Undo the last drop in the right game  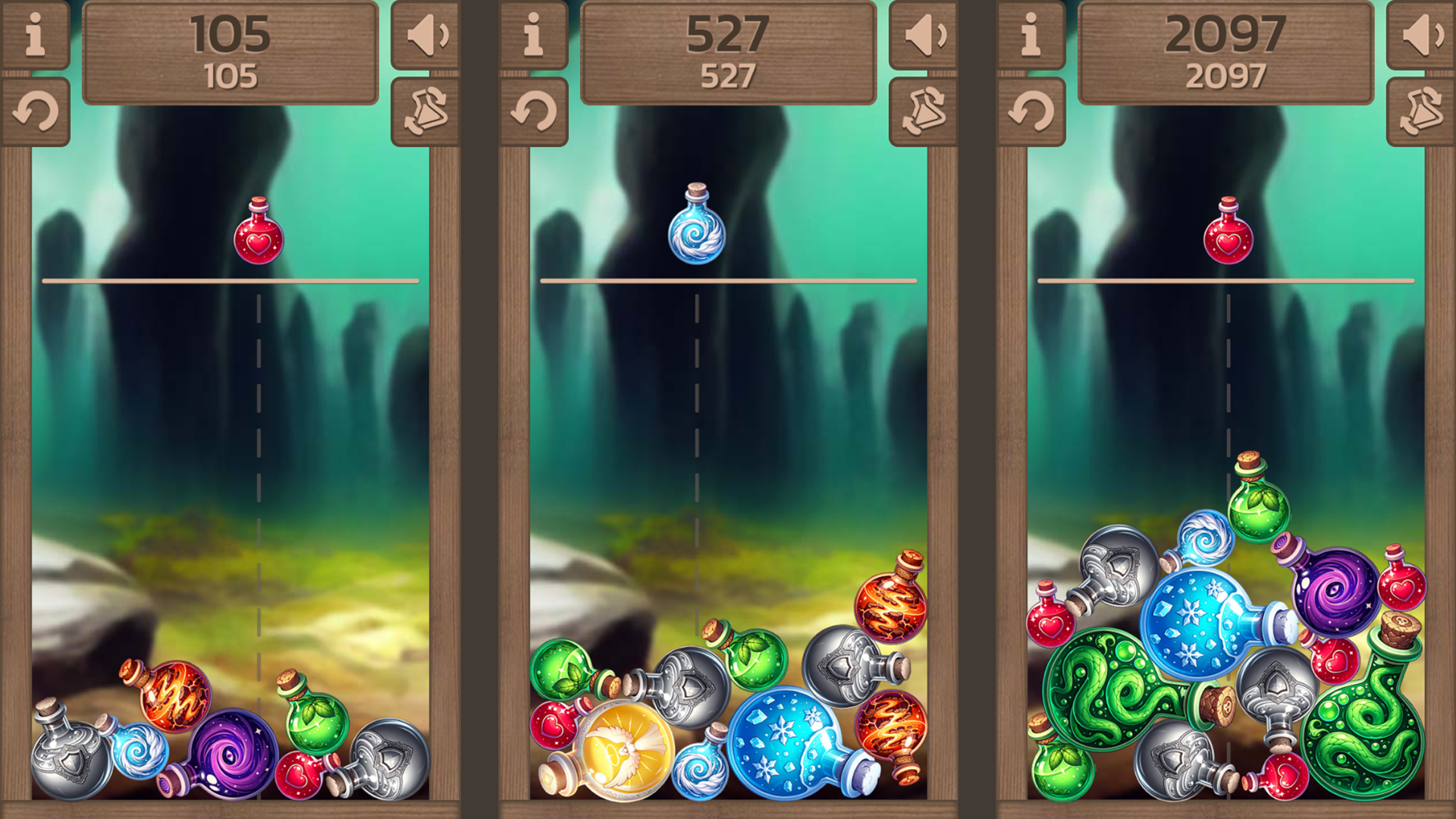[x=1032, y=110]
